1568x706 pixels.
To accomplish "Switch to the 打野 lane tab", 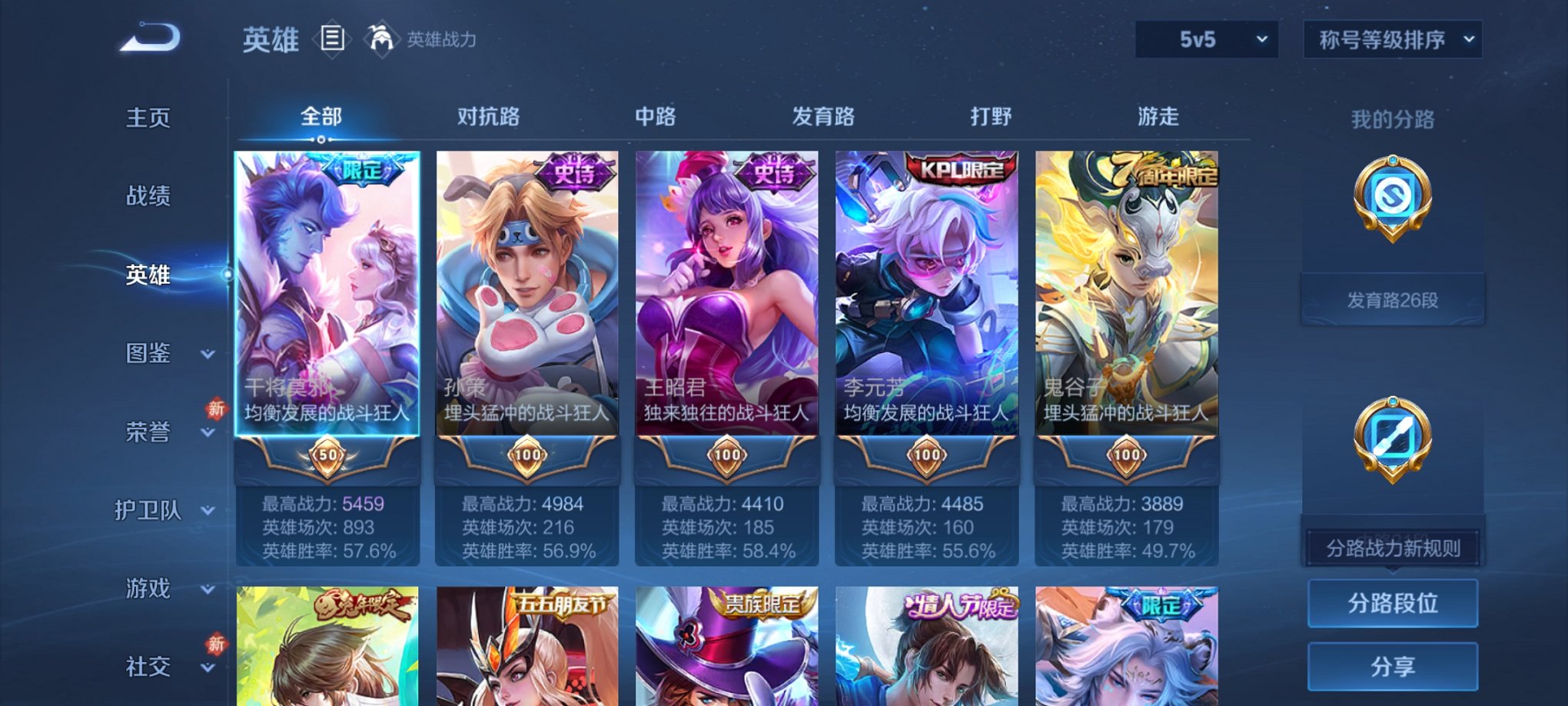I will click(x=992, y=117).
